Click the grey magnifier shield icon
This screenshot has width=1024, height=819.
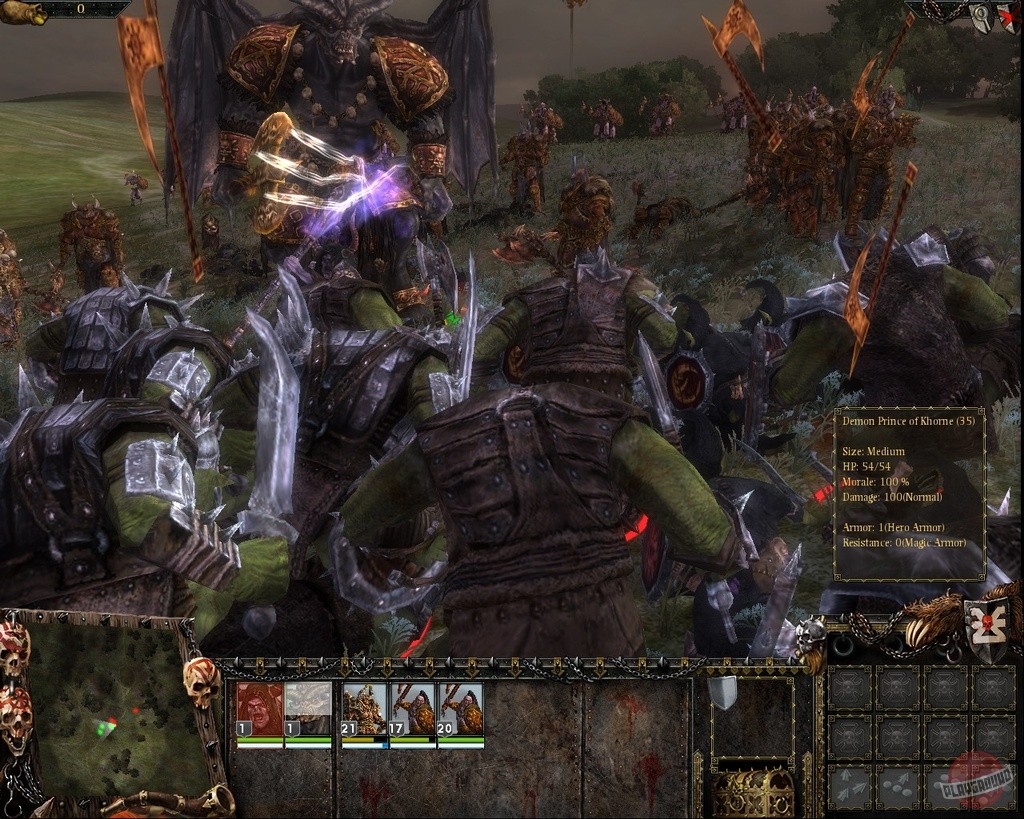click(x=980, y=20)
